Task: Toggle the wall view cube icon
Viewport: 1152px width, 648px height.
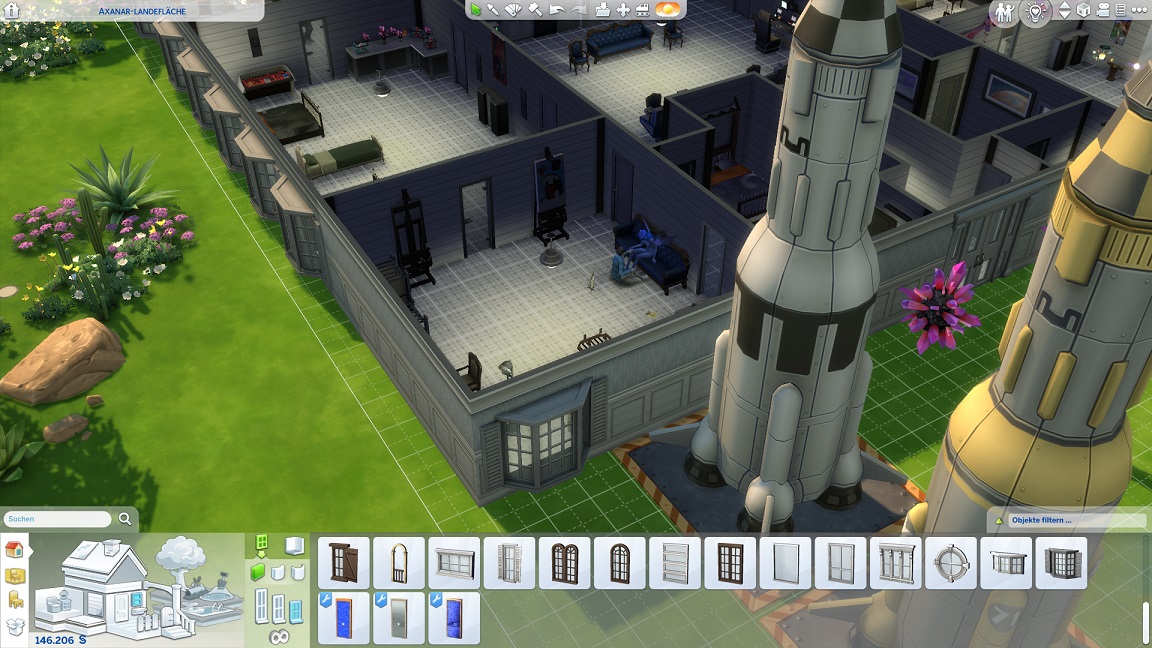Action: (x=1084, y=10)
